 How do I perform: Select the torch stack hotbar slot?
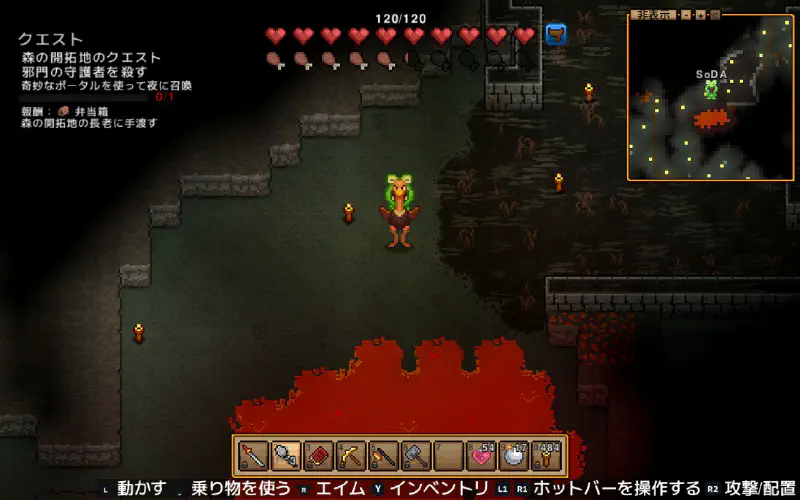546,456
